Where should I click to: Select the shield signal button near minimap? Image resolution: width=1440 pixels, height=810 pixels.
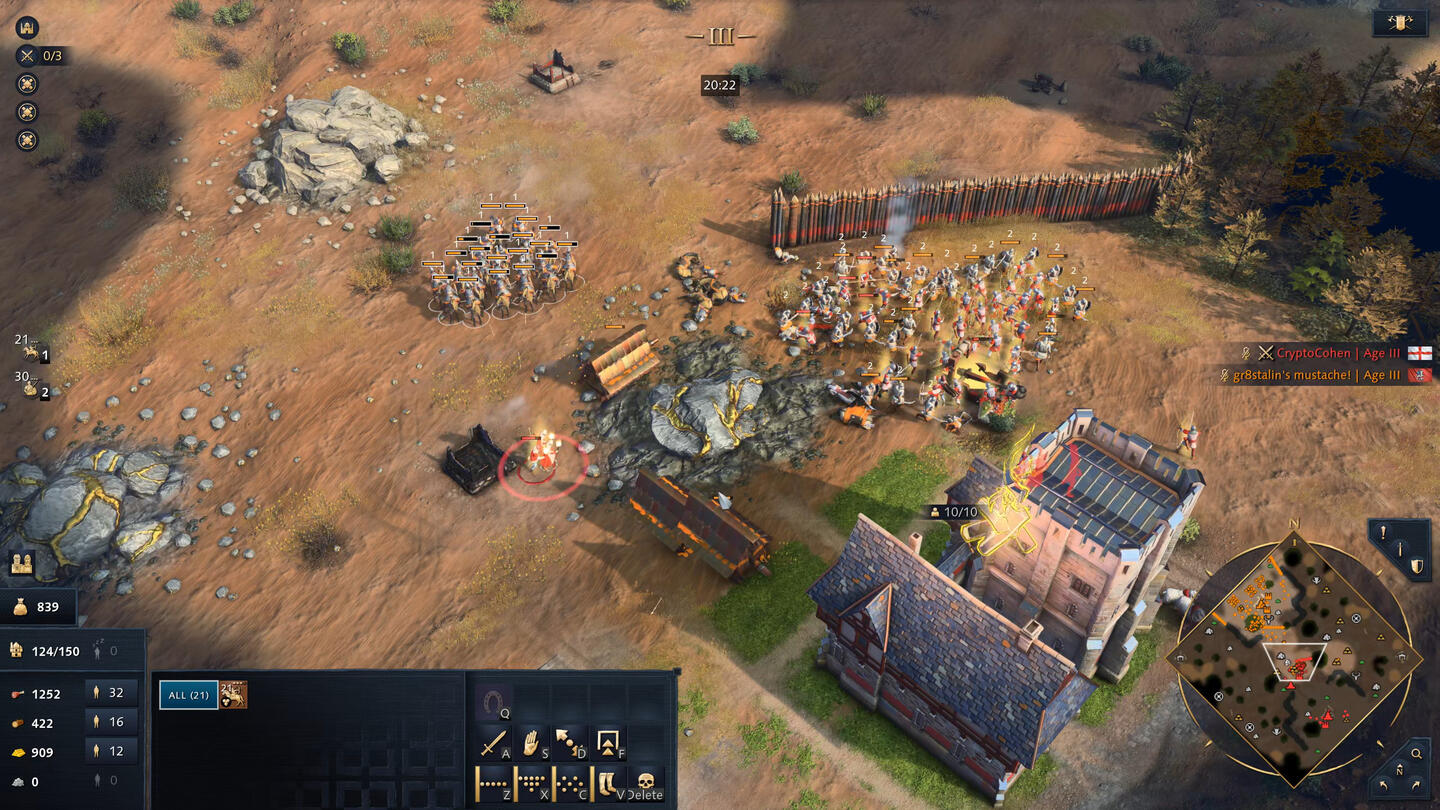pyautogui.click(x=1417, y=566)
